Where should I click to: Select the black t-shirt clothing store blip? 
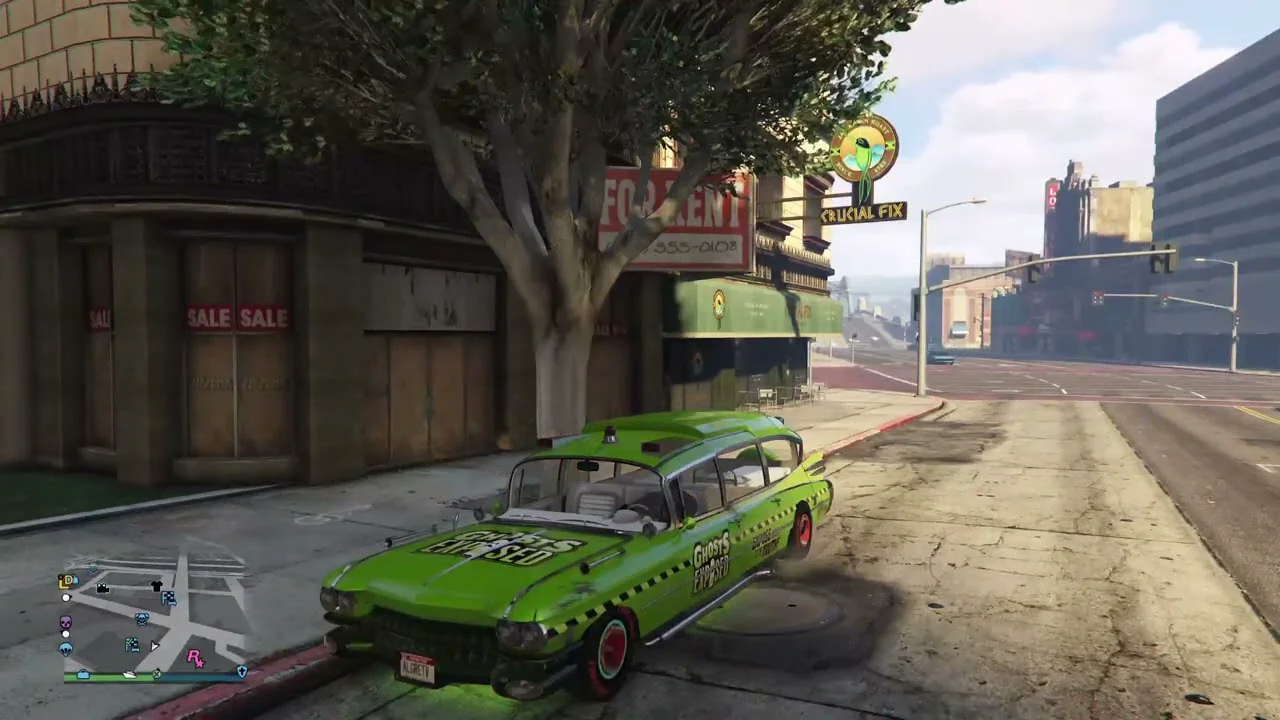[156, 585]
